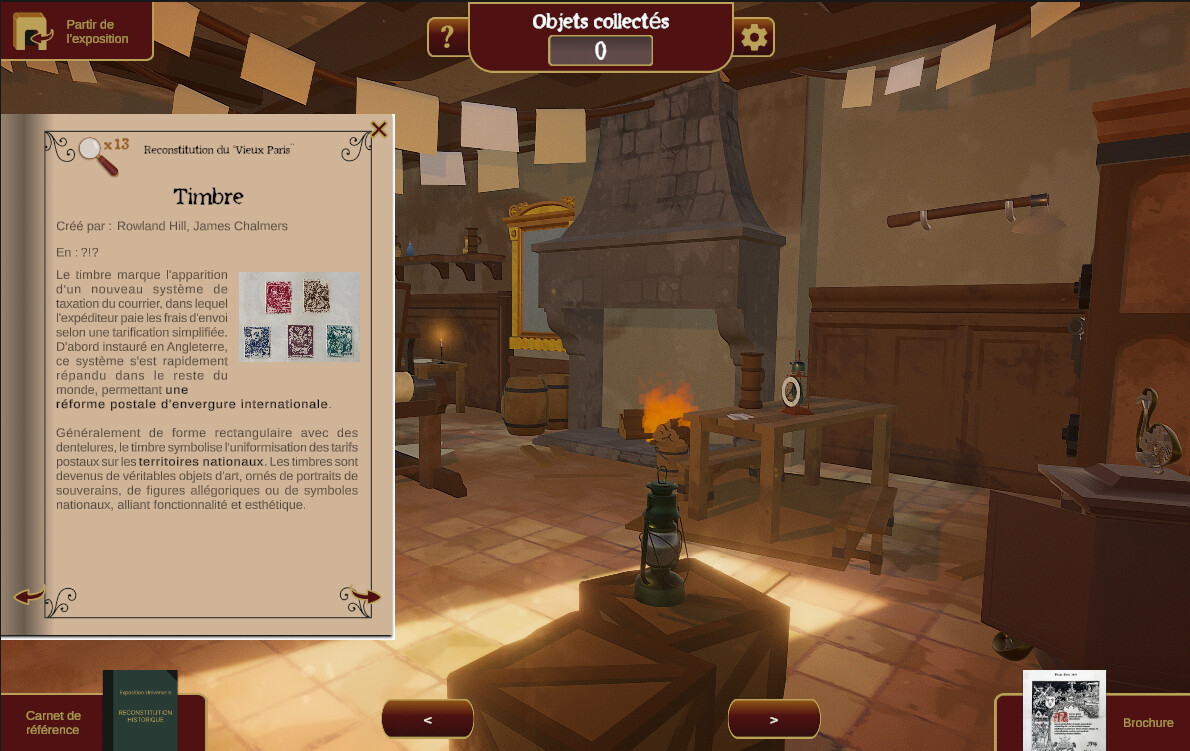
Task: Rotate the view with the right arrow button
Action: (x=774, y=719)
